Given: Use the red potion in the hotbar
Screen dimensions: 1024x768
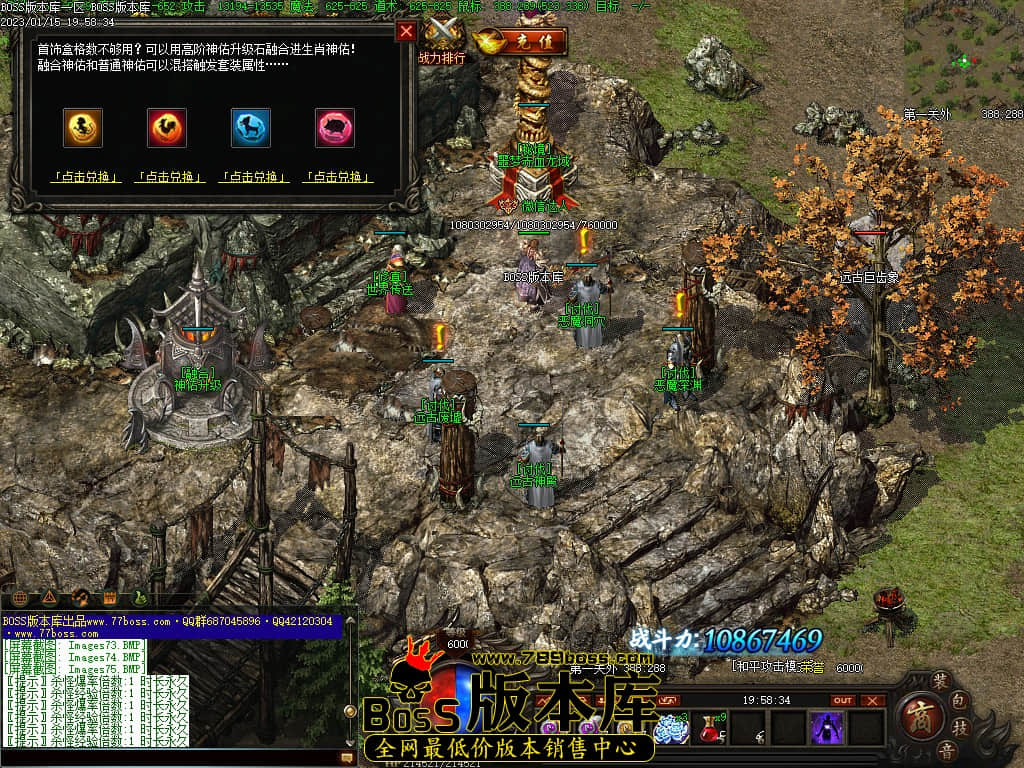Looking at the screenshot, I should pyautogui.click(x=711, y=728).
